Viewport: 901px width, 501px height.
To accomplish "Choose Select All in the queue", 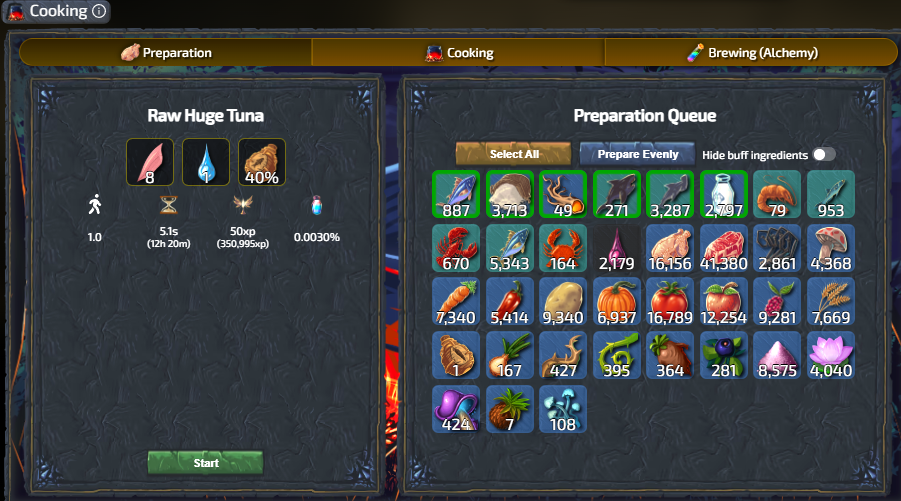I will coord(514,154).
